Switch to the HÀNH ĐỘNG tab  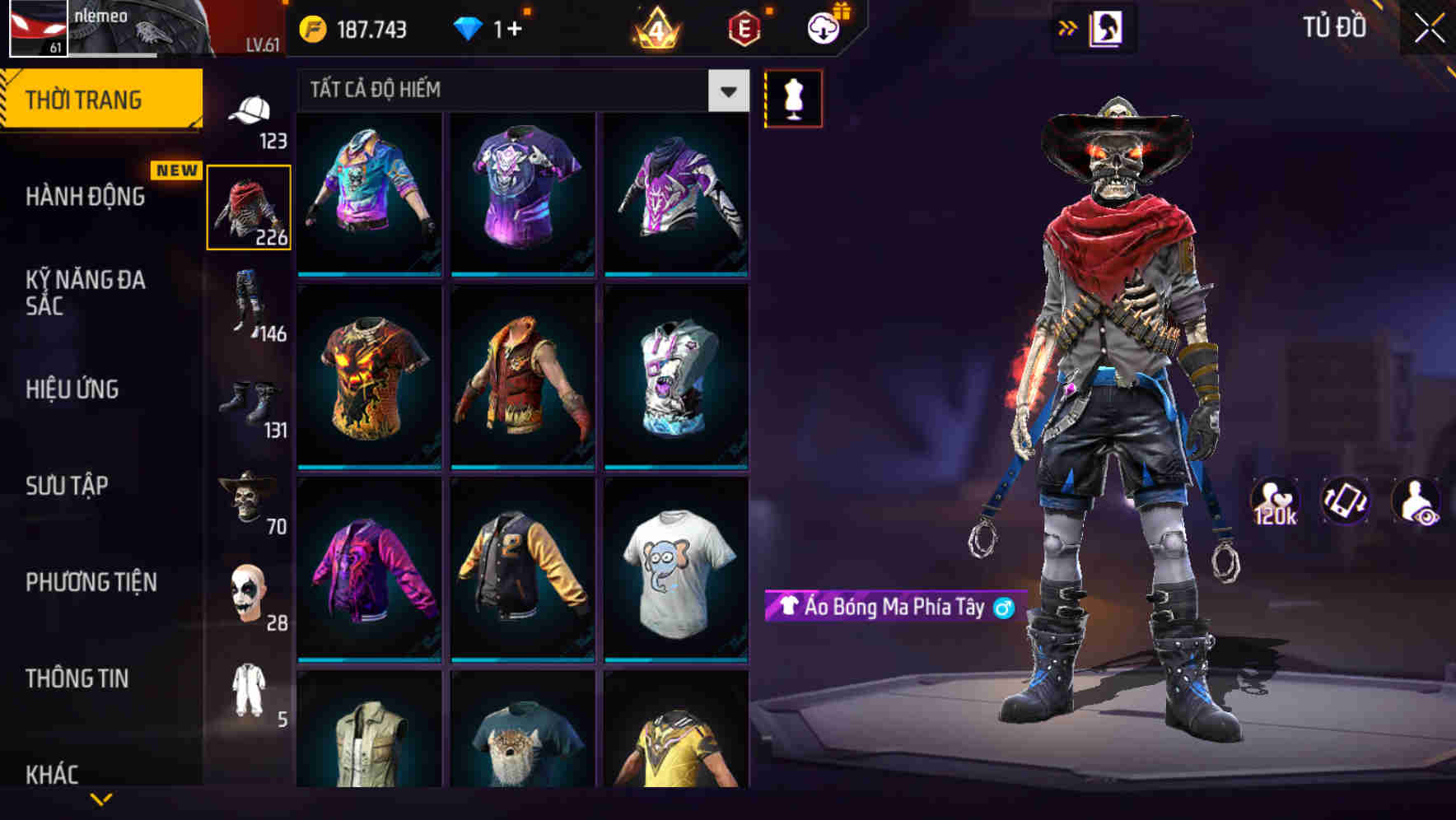(x=85, y=198)
